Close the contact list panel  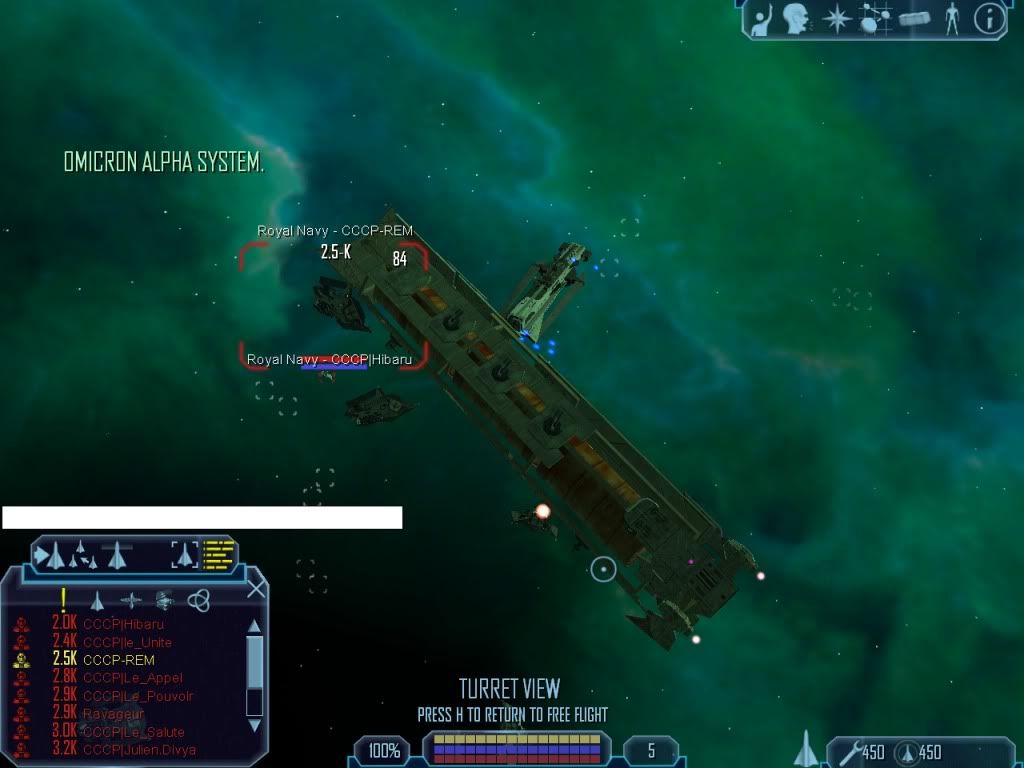[x=256, y=588]
